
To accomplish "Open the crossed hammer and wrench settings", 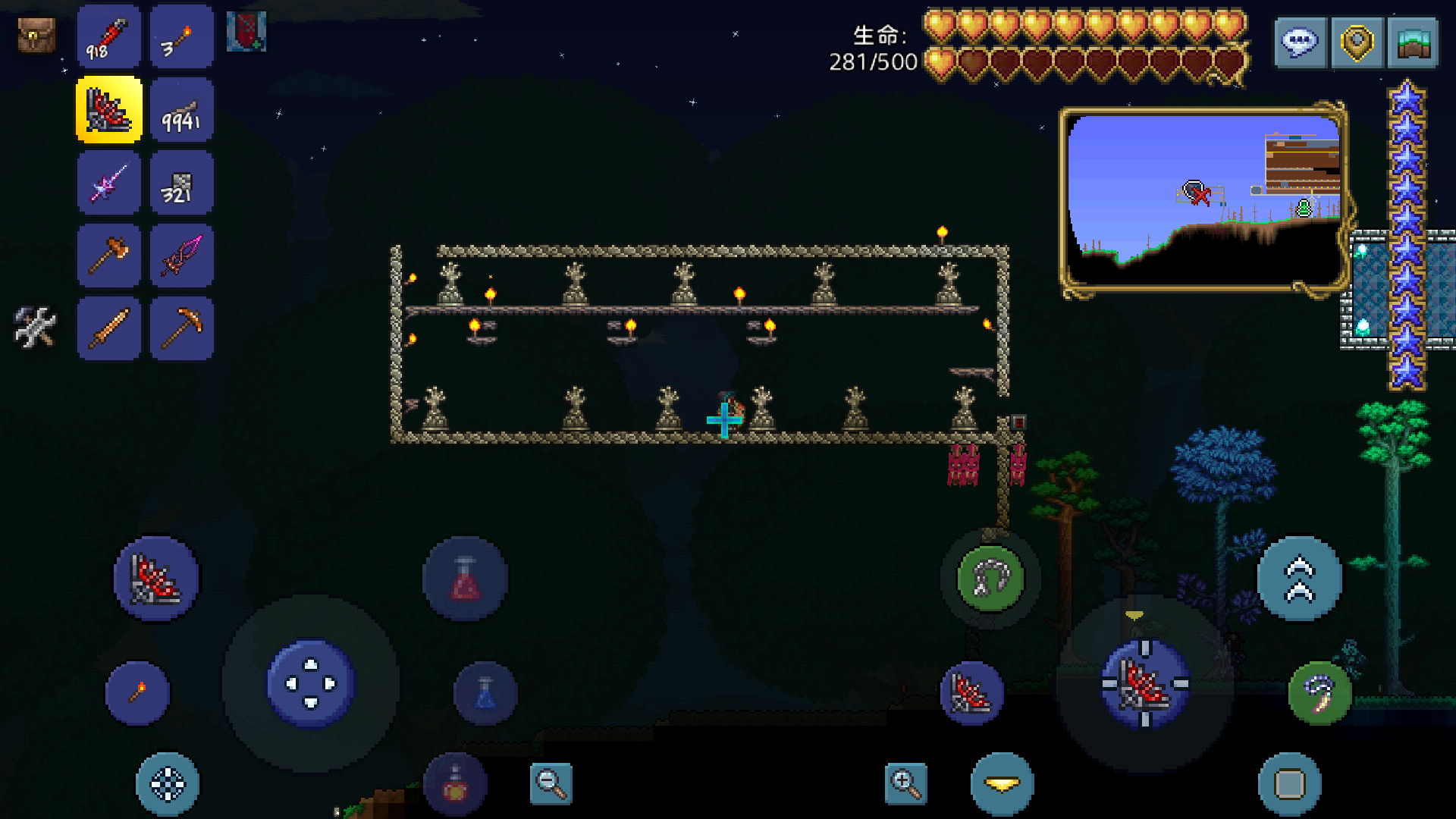I will [x=35, y=328].
